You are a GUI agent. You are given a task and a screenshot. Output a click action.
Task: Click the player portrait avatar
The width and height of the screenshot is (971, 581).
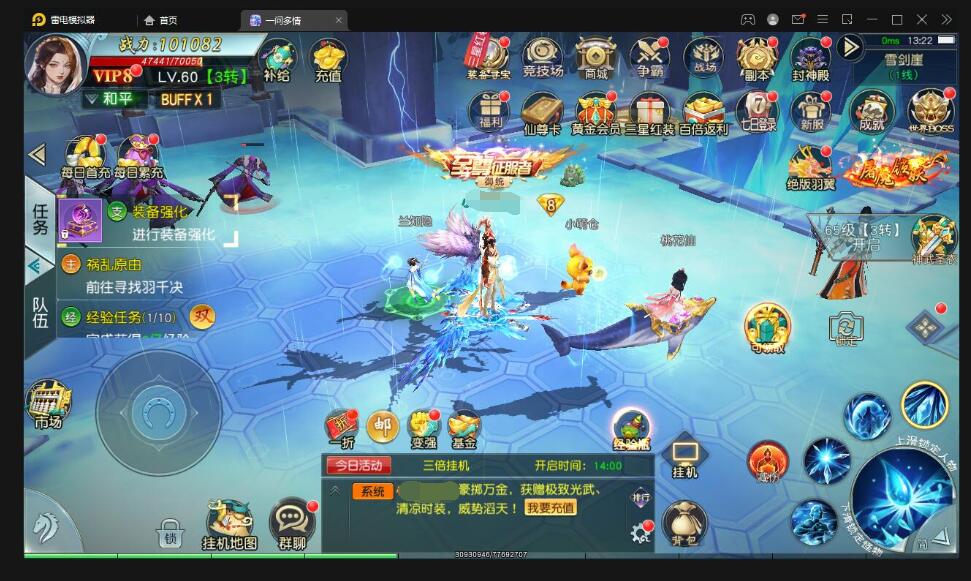pyautogui.click(x=55, y=65)
